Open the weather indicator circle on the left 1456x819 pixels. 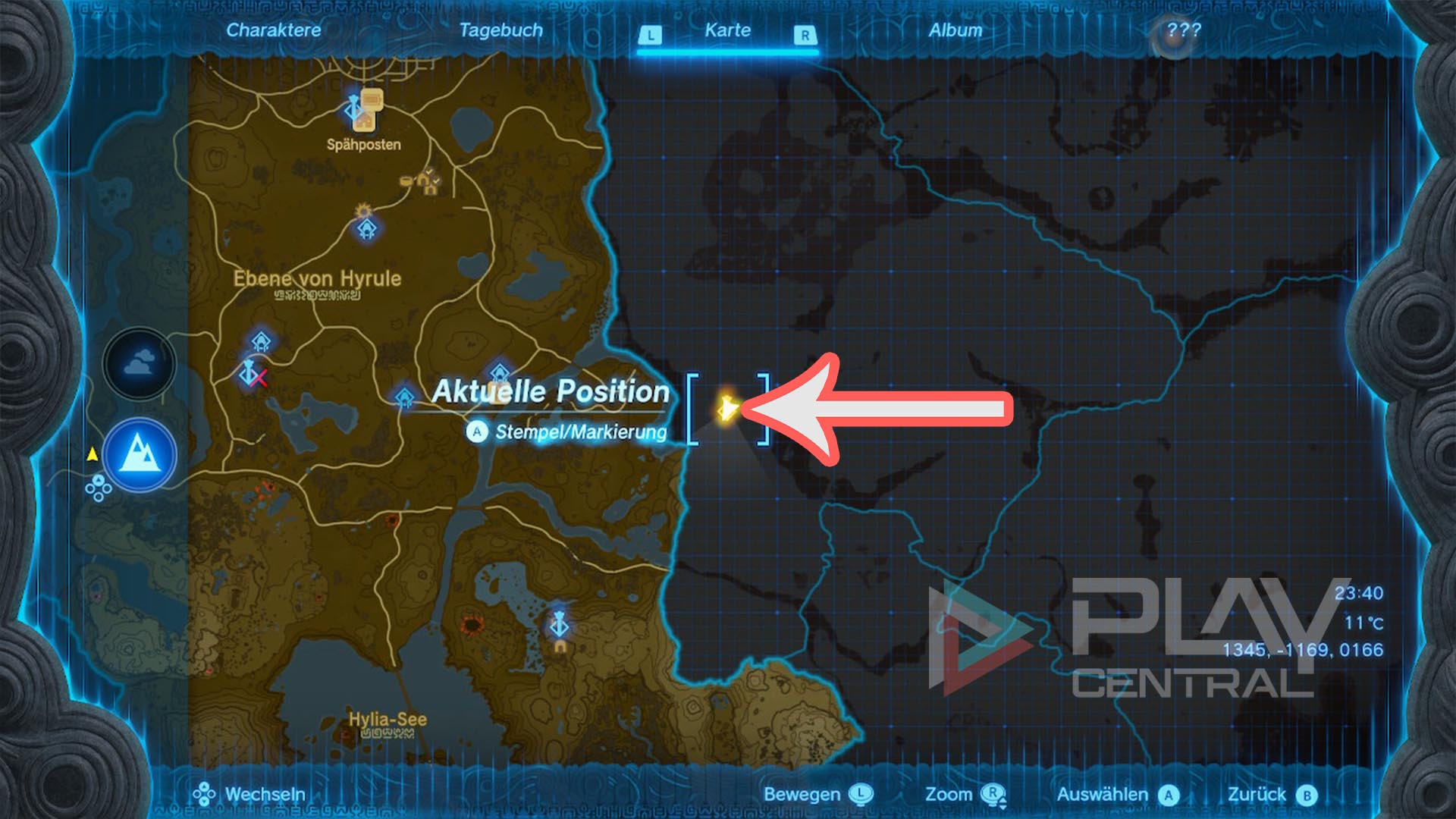coord(139,364)
